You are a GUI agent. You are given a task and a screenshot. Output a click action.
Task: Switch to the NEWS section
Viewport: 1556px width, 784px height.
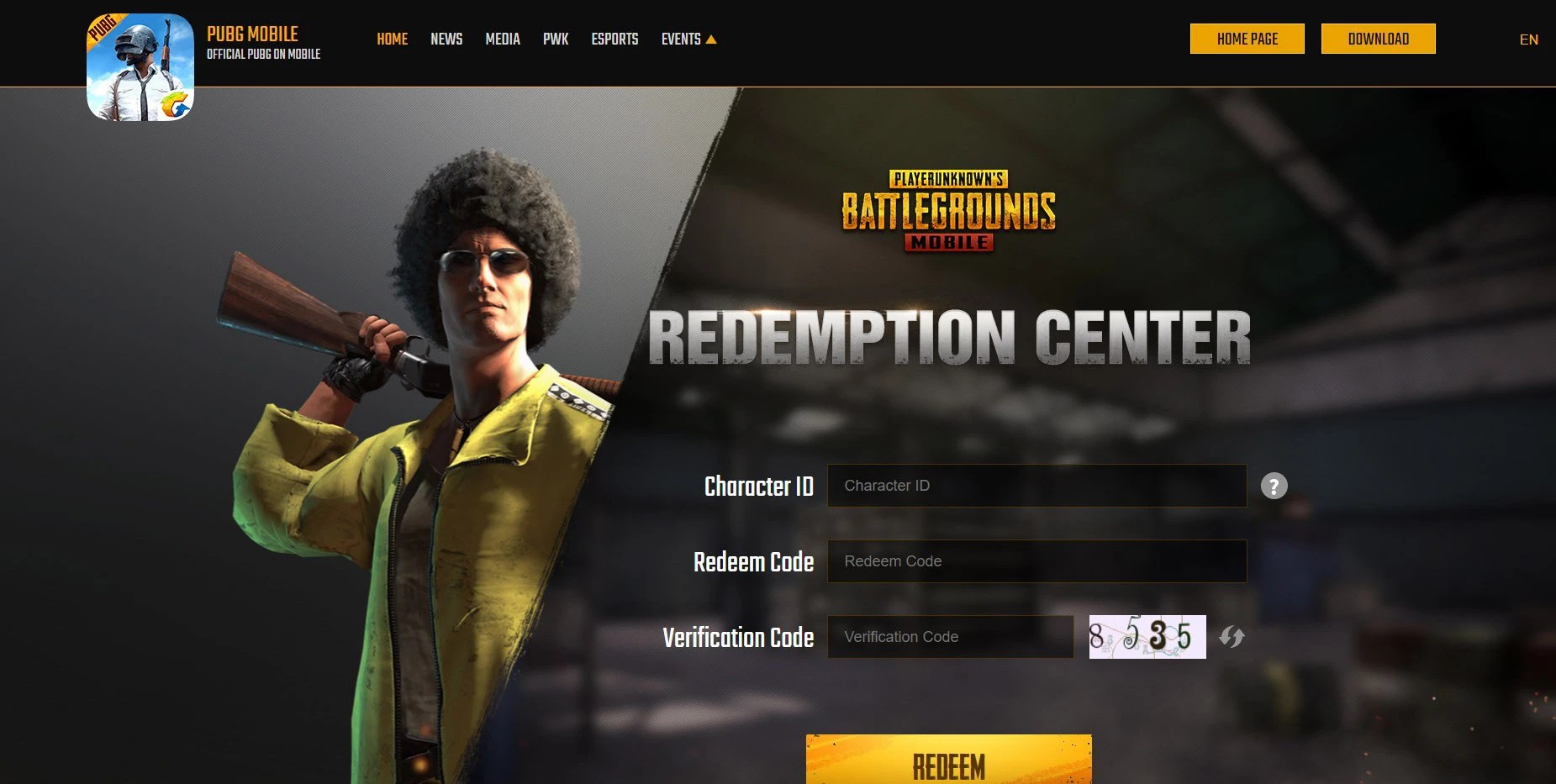[x=446, y=39]
